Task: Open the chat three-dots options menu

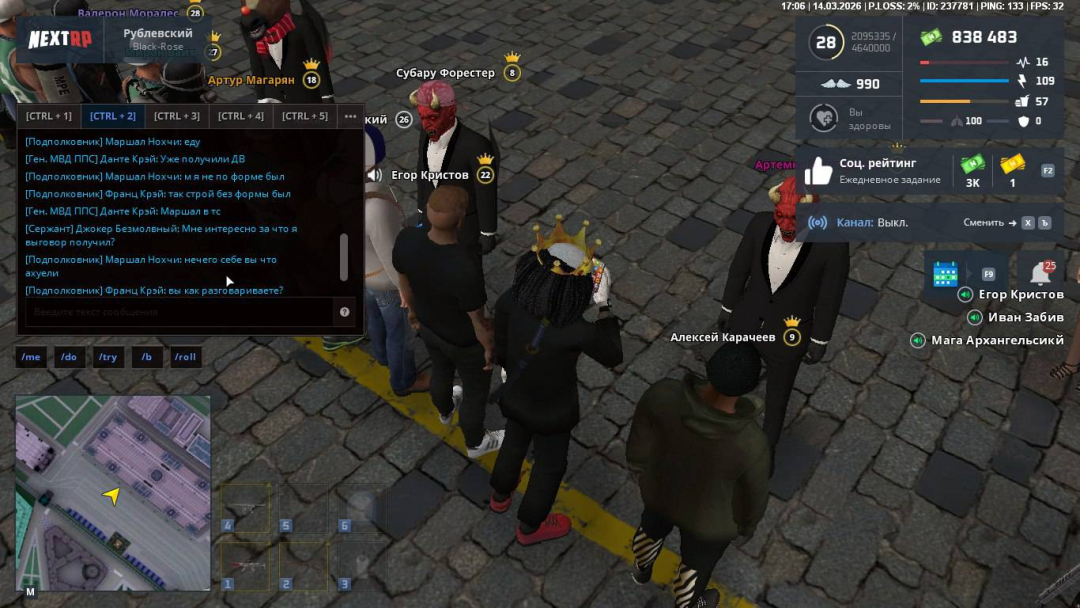Action: [350, 116]
